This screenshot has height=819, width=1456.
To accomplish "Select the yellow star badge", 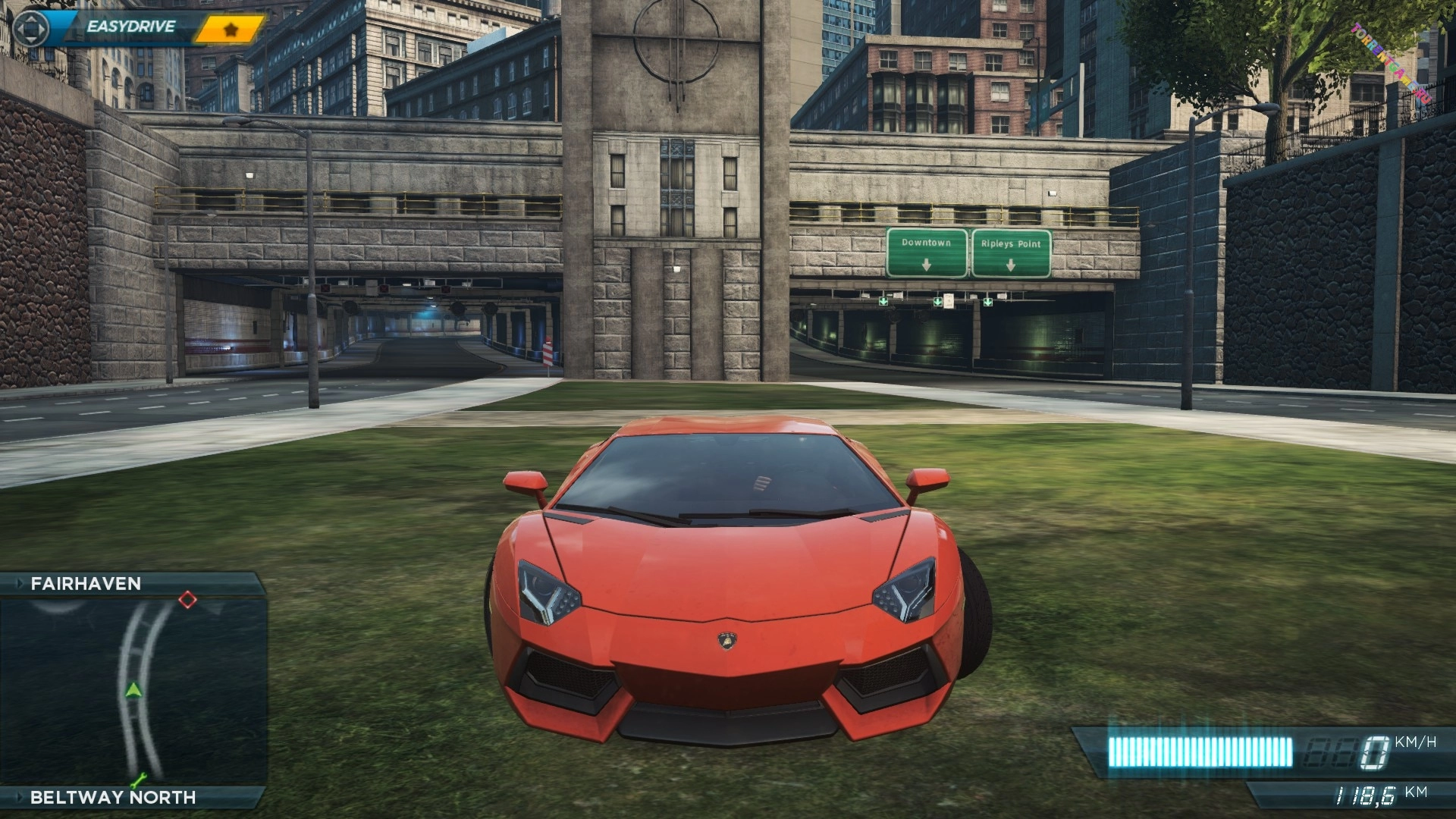I will tap(231, 30).
